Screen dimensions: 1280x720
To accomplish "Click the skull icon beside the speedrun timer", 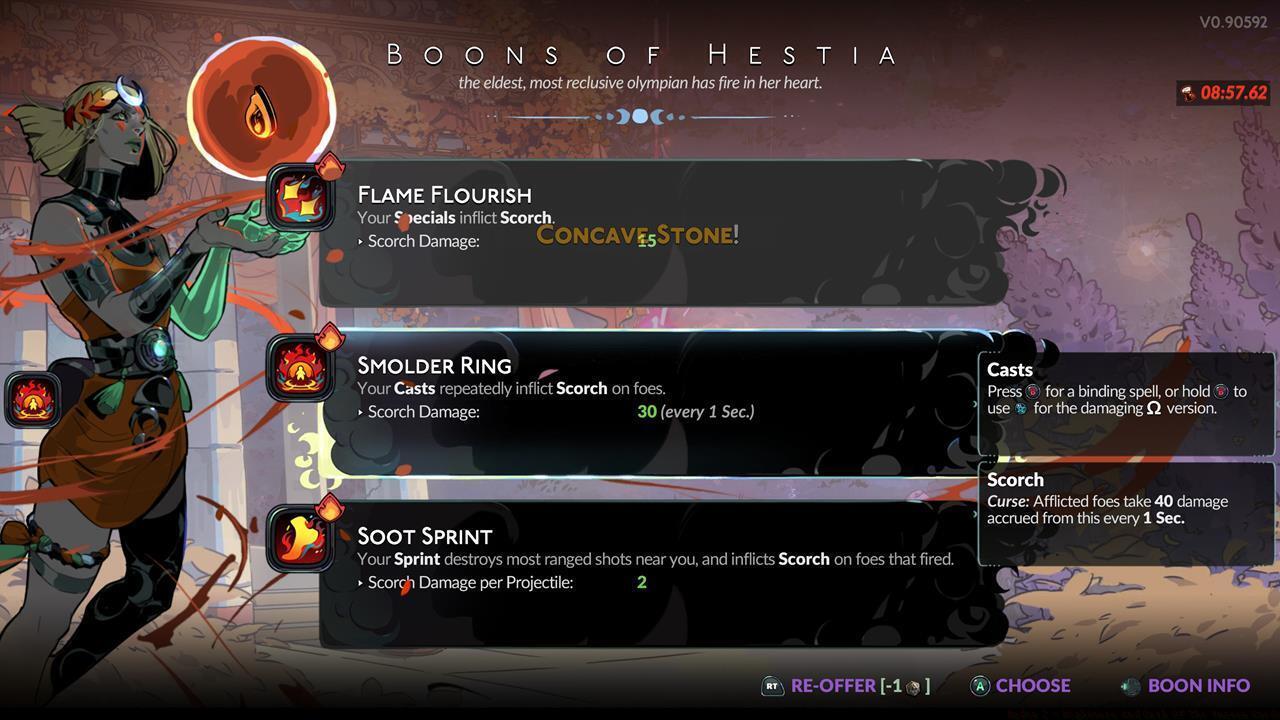I will [1188, 92].
